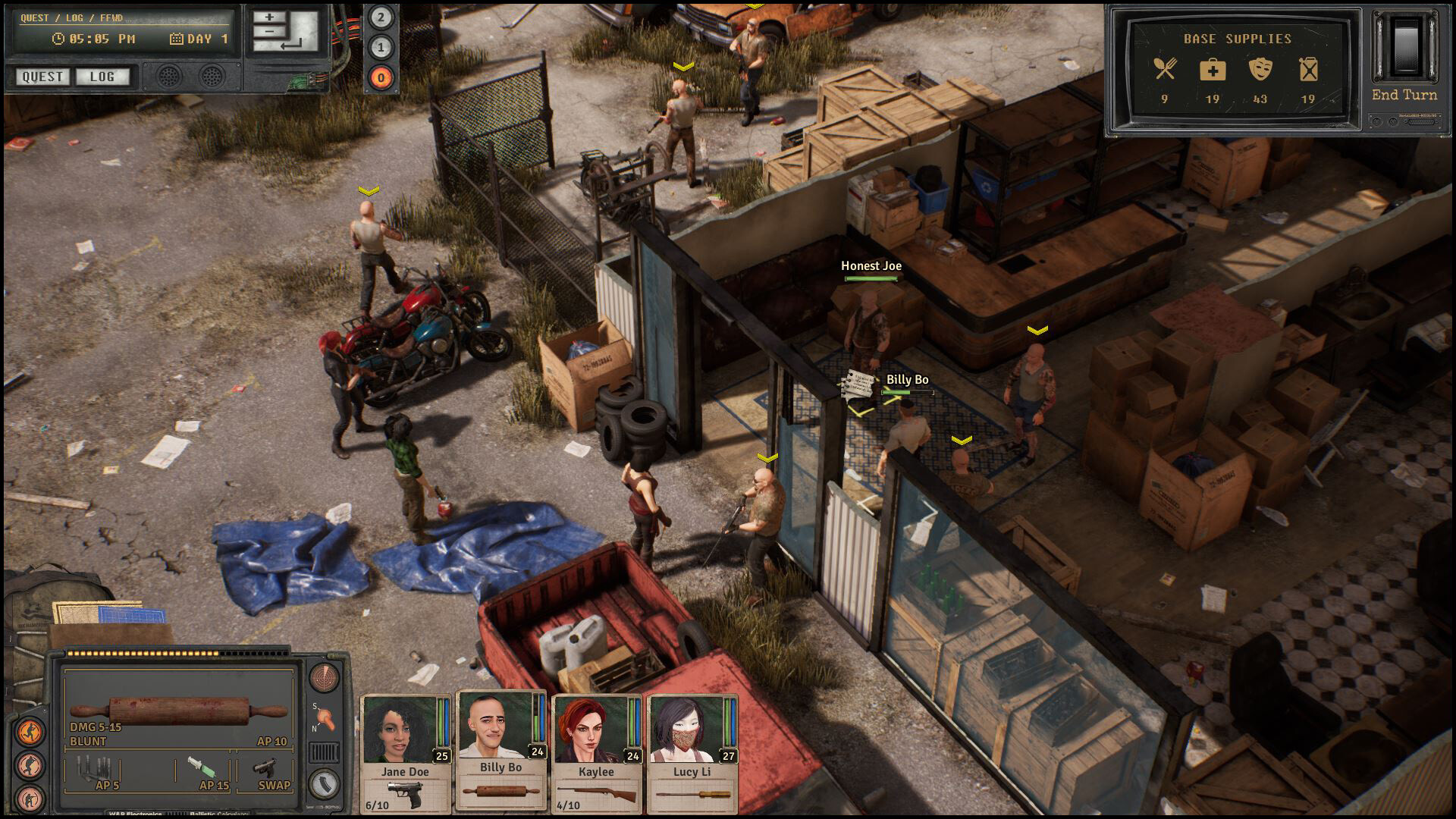Click the reload magazine icon
1456x819 pixels.
coord(325,783)
